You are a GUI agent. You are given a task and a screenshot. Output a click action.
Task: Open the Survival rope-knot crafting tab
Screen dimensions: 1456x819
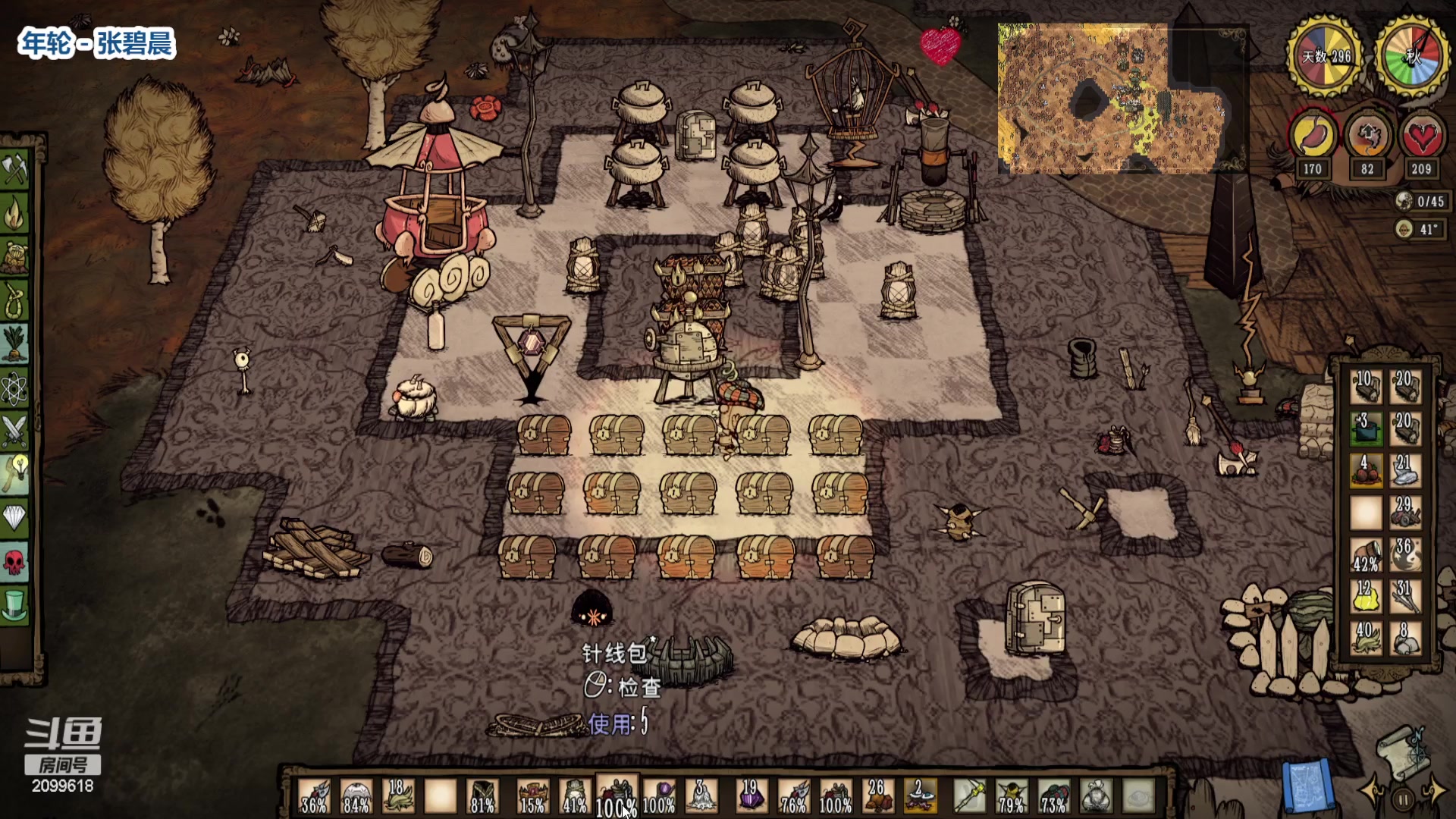15,301
